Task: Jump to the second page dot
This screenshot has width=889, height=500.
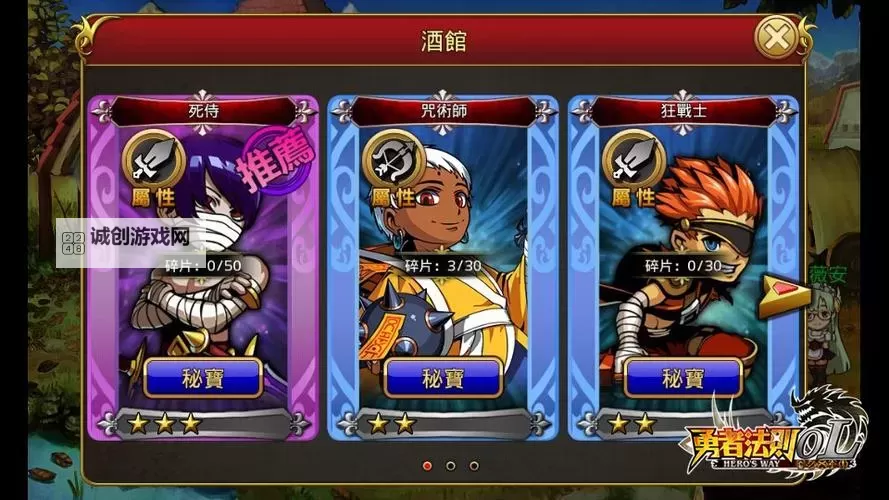Action: coord(451,465)
